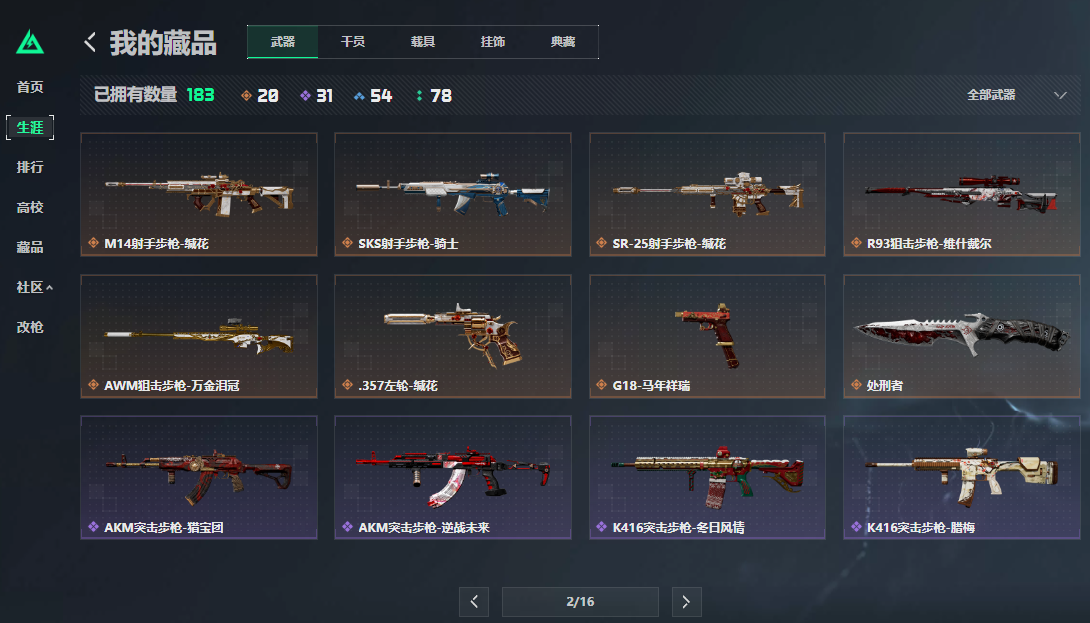Click the AWM狙击步枪 golden sniper card
1090x623 pixels.
(199, 336)
